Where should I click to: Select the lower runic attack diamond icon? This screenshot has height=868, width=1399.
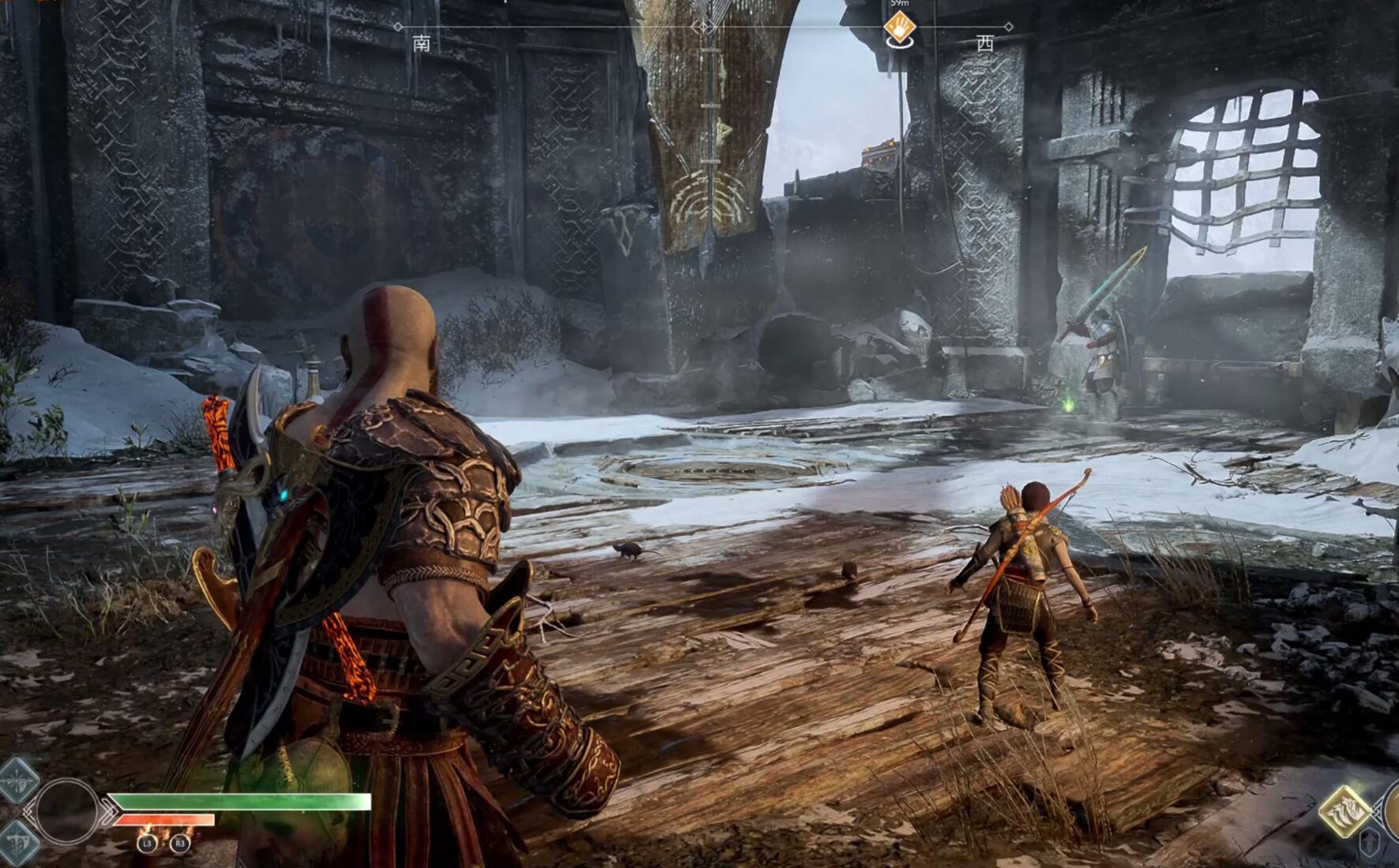coord(17,841)
